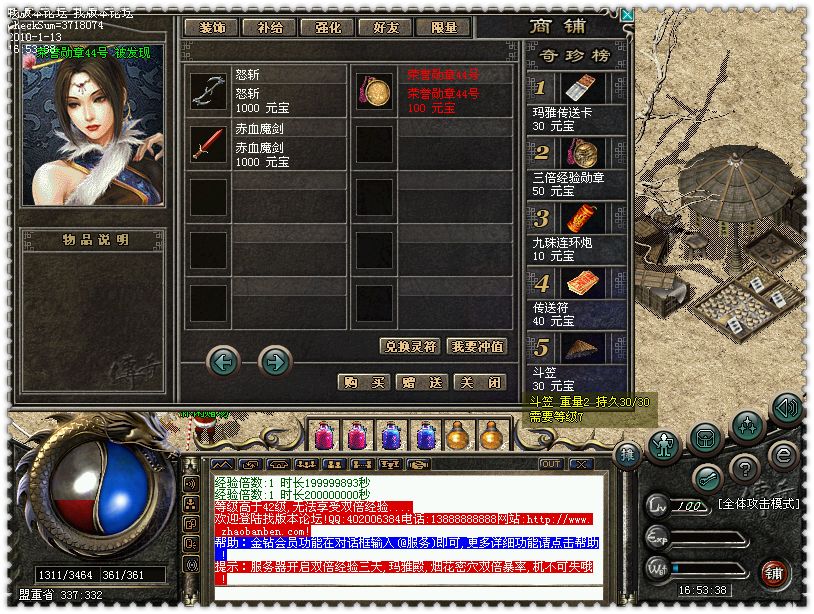Image resolution: width=814 pixels, height=614 pixels.
Task: Select the 怒斩 weapon item
Action: coord(209,91)
